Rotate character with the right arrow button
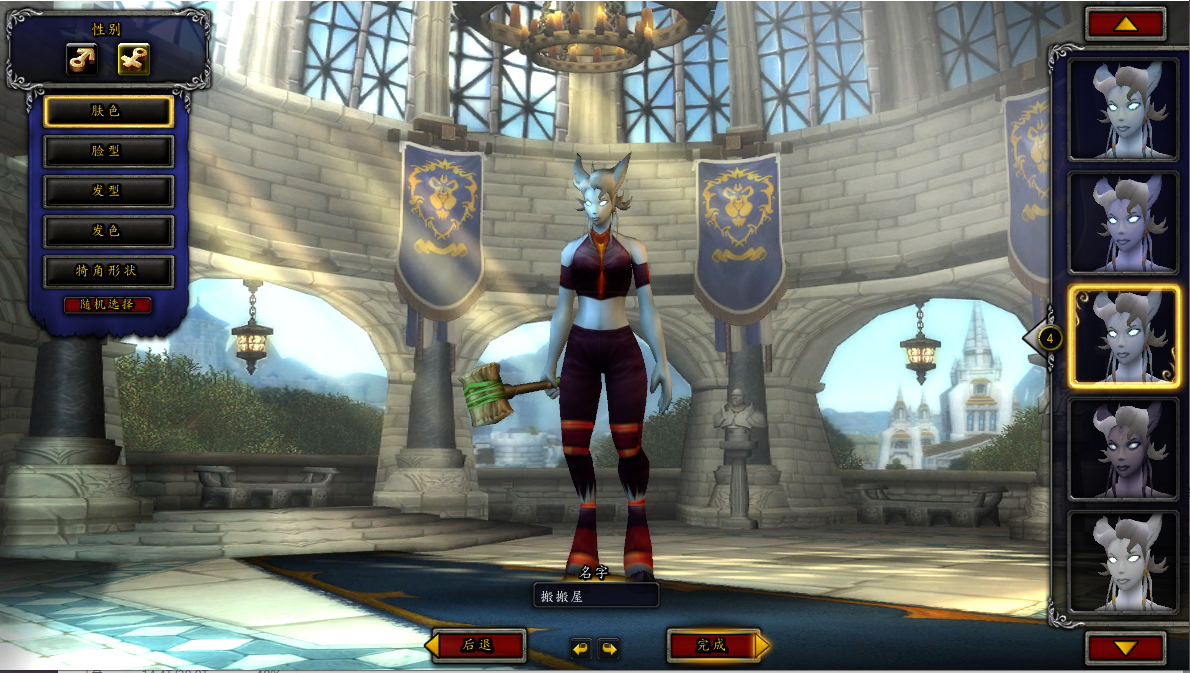The width and height of the screenshot is (1190, 673). point(608,648)
